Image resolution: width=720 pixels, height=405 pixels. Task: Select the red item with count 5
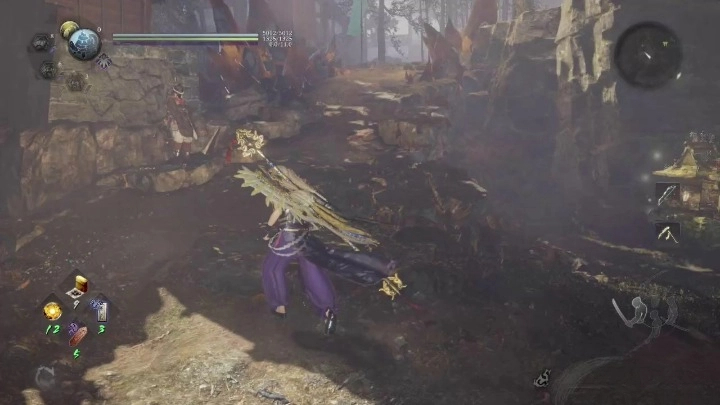(77, 335)
